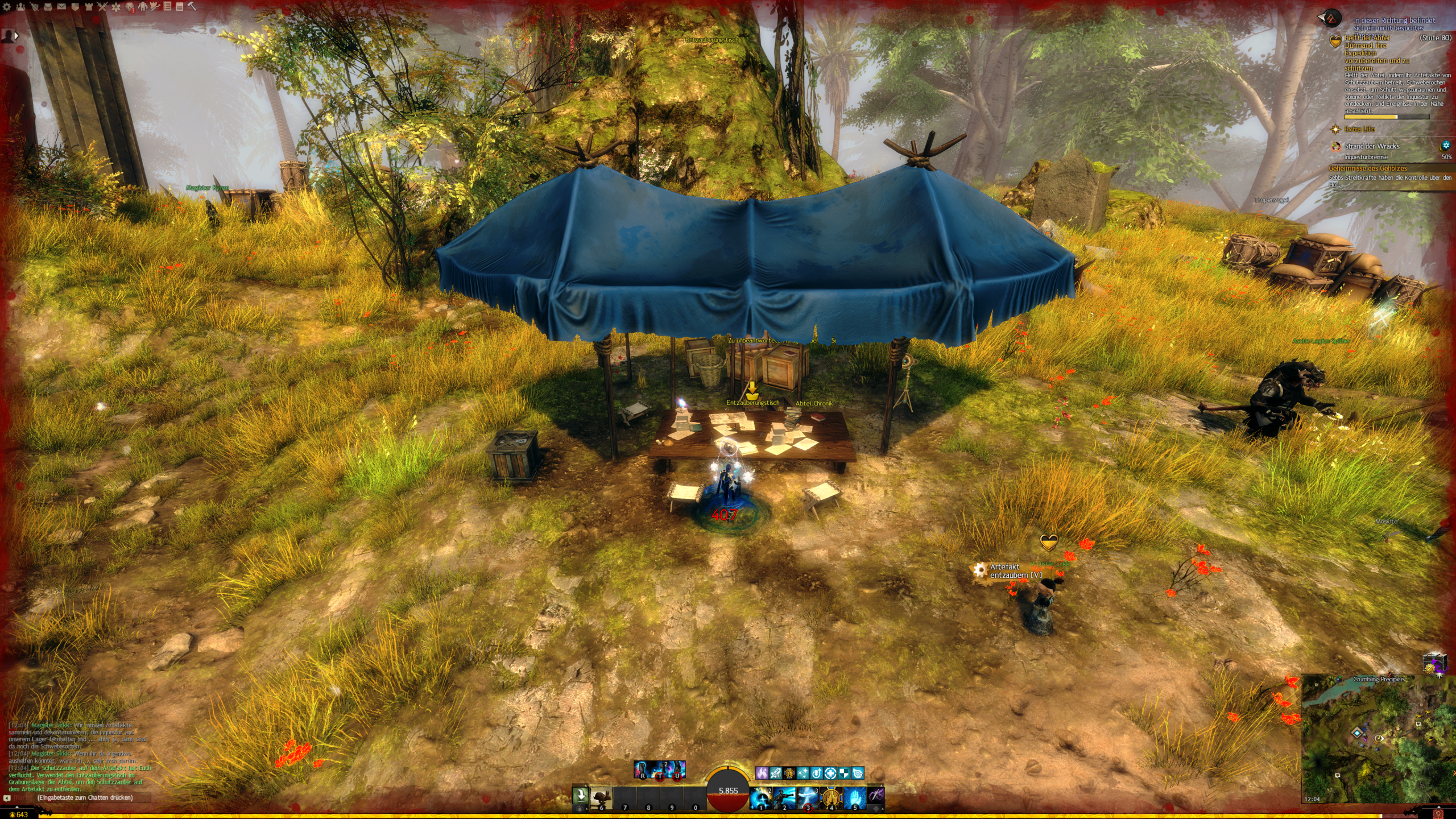Activate the green weapon swap arrow
The height and width of the screenshot is (819, 1456).
[580, 795]
